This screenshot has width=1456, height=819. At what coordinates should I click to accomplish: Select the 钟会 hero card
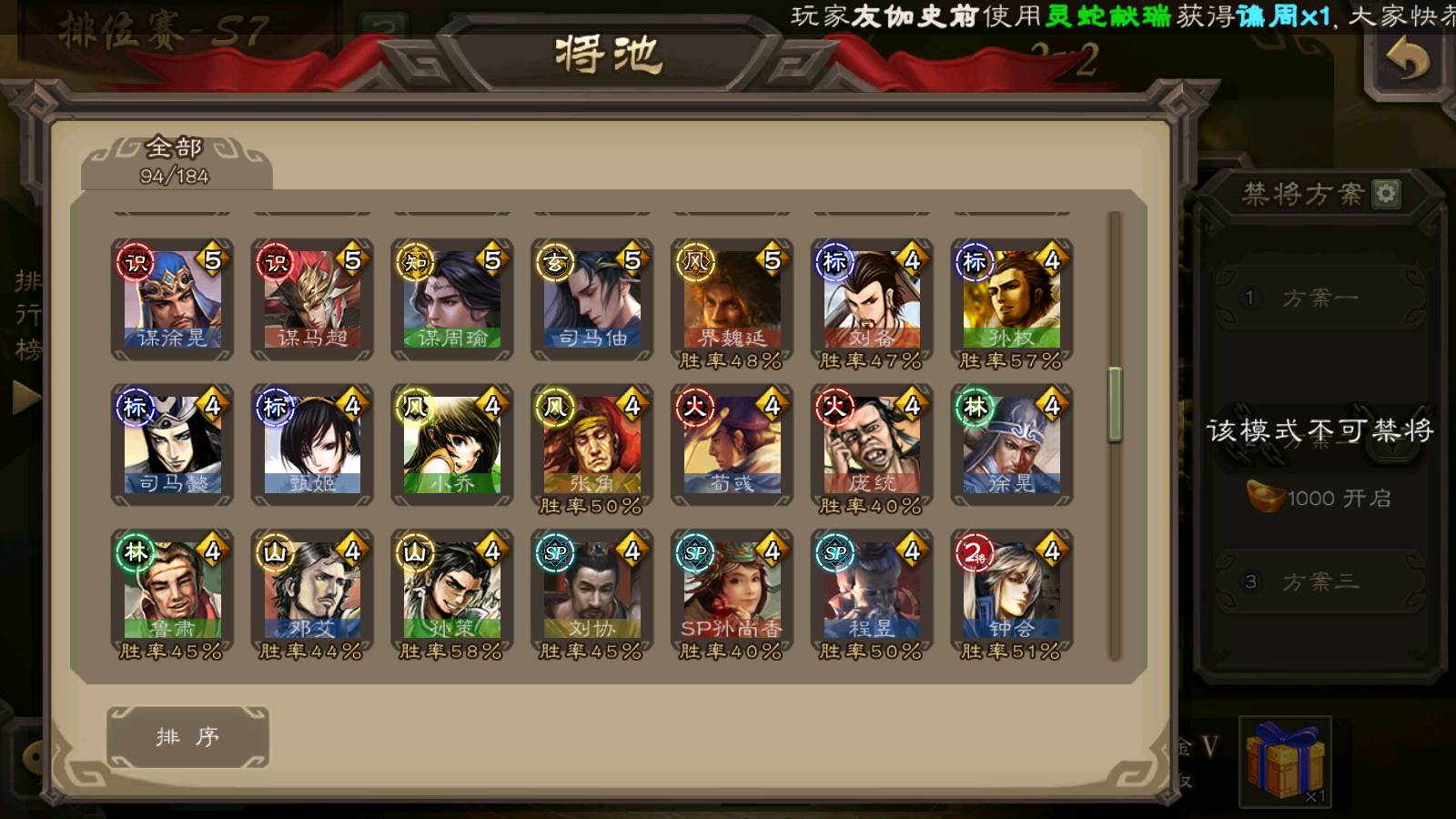[x=1012, y=591]
